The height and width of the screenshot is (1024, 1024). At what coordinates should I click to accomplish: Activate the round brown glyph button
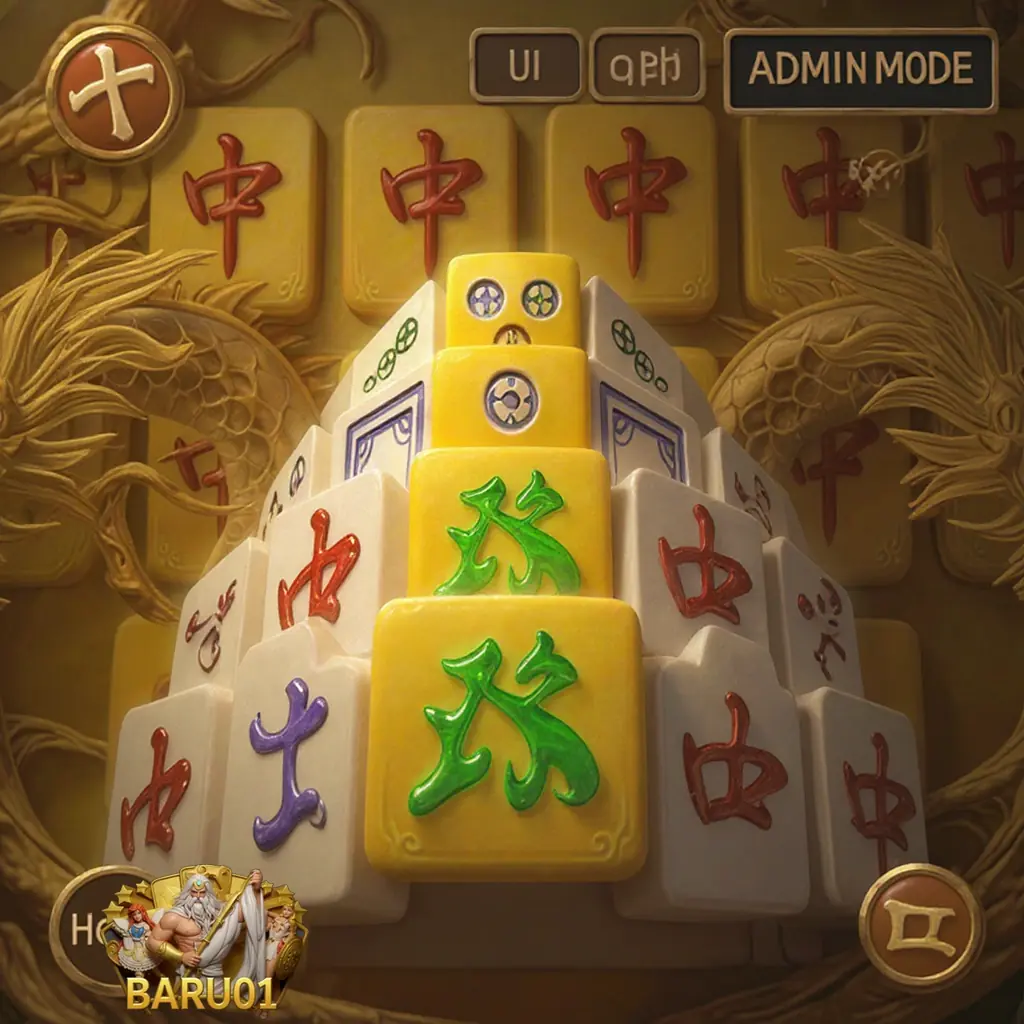click(x=921, y=925)
